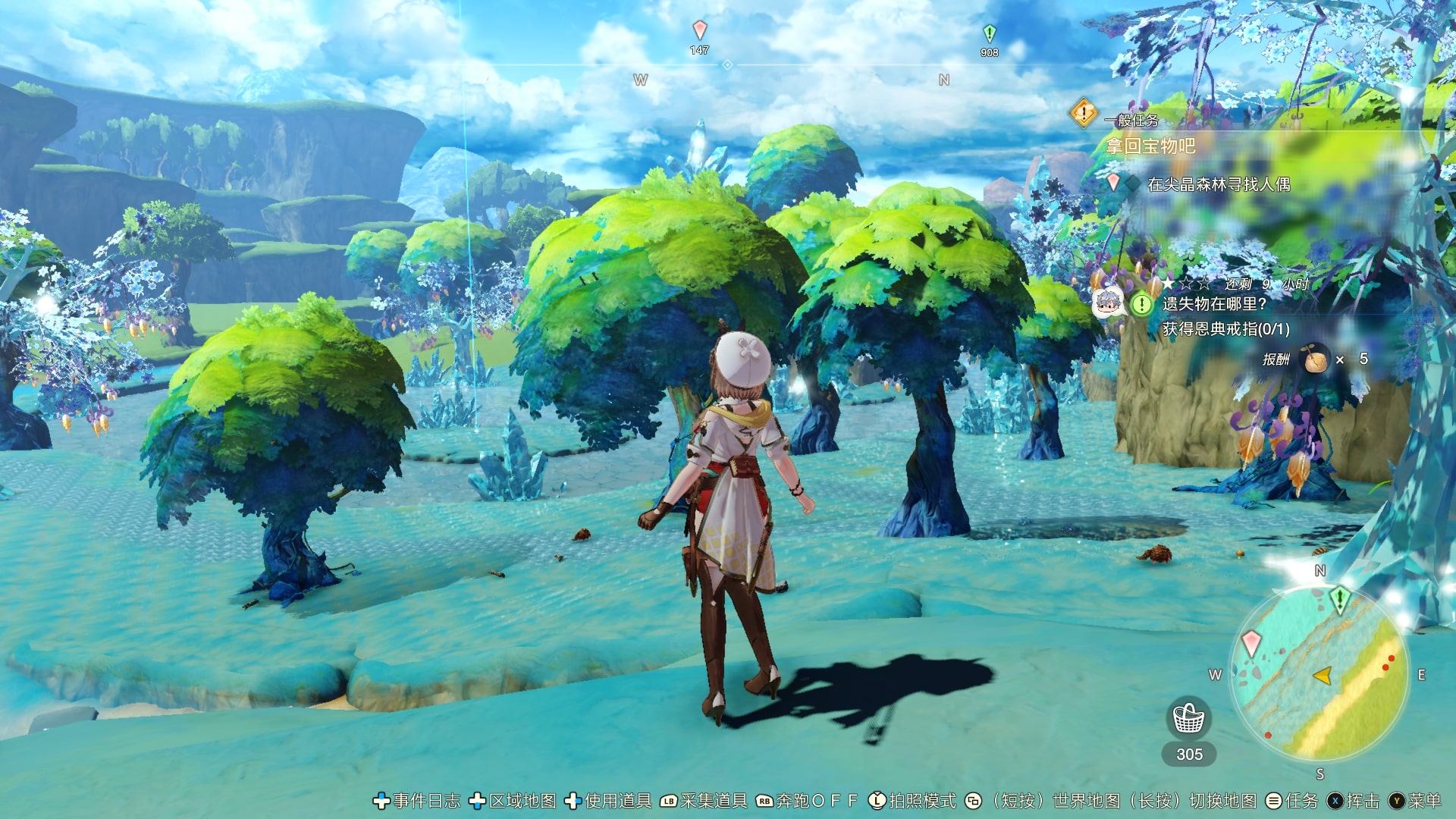Screen dimensions: 1456x819
Task: Select the green quest marker on the minimap
Action: click(1339, 599)
